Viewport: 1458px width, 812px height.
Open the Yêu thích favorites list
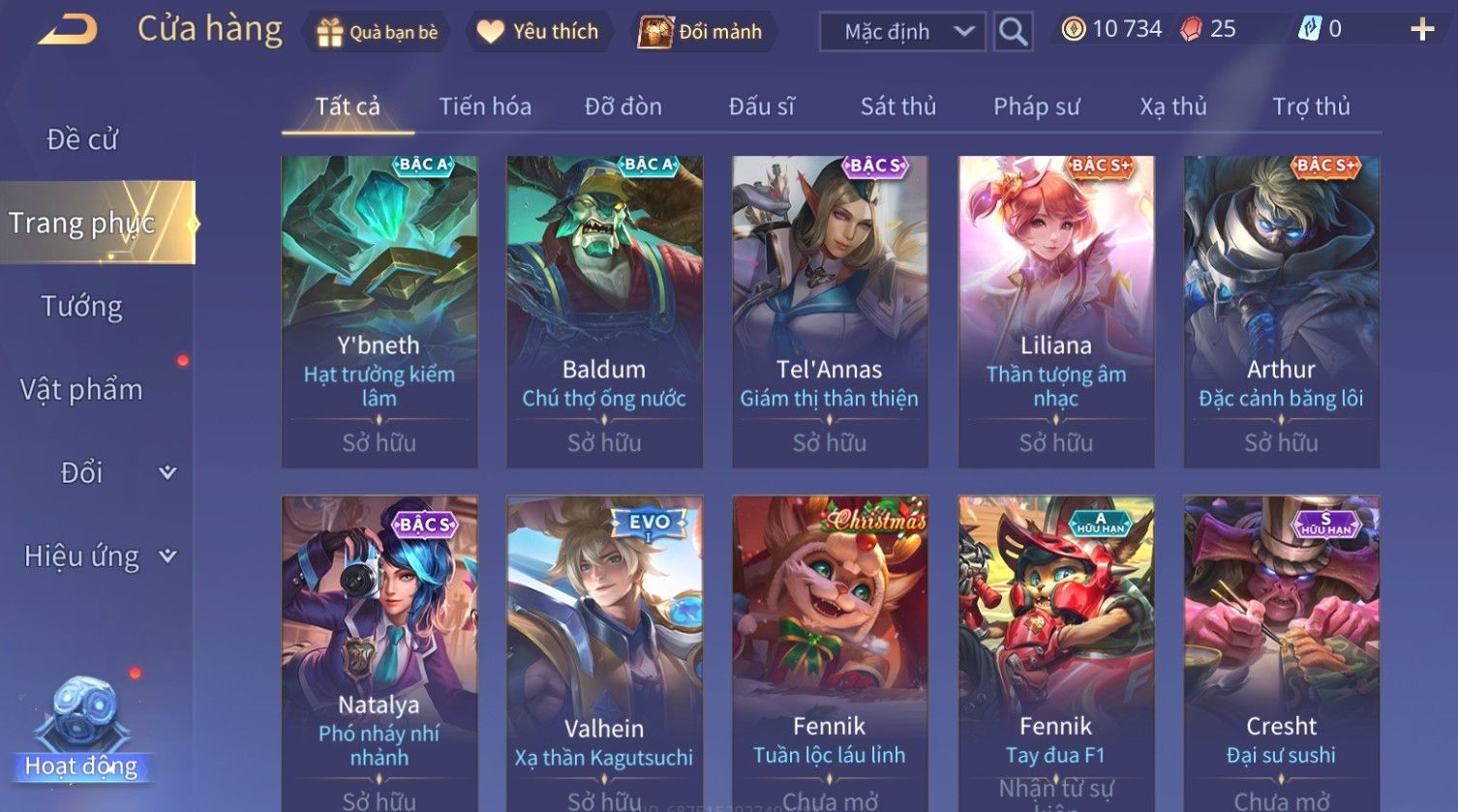(538, 32)
